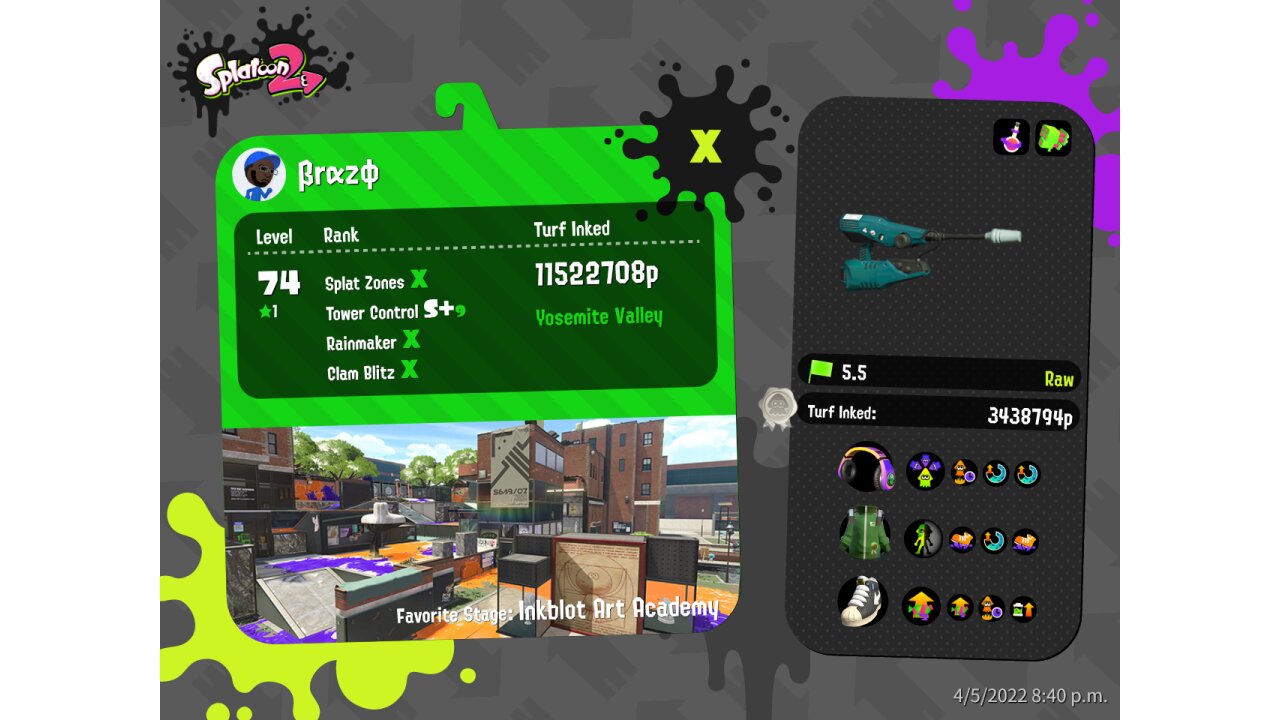Select the green jacket clothing gear
This screenshot has width=1280, height=720.
865,533
